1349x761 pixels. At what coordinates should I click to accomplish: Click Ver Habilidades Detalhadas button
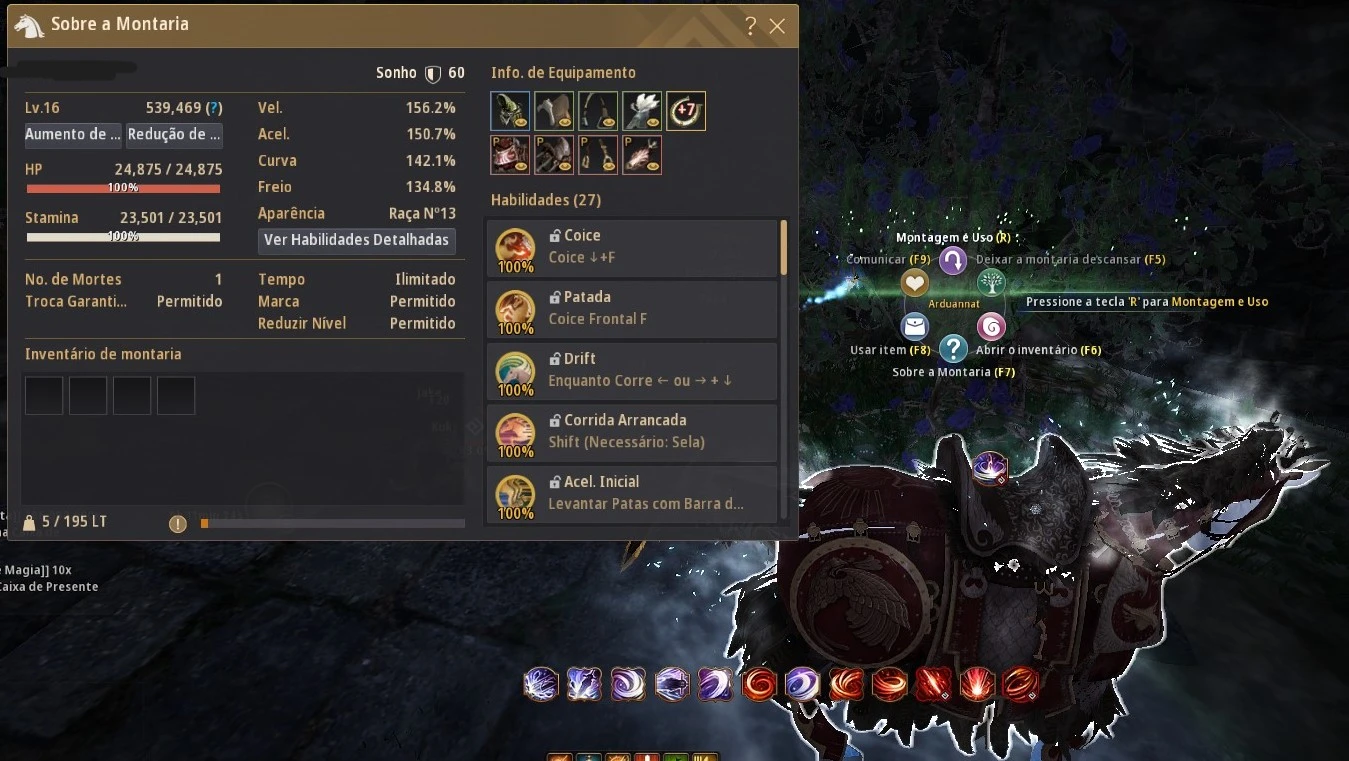click(x=356, y=241)
